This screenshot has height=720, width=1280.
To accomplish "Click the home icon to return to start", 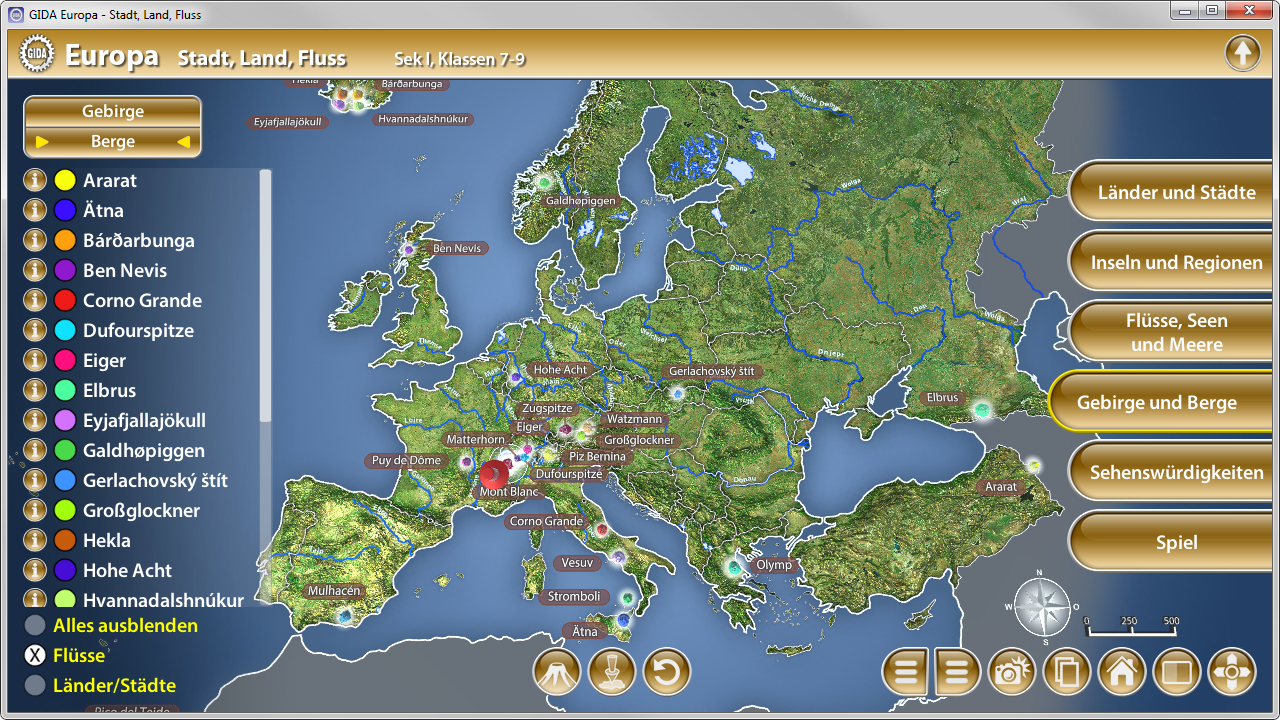I will [x=1122, y=672].
